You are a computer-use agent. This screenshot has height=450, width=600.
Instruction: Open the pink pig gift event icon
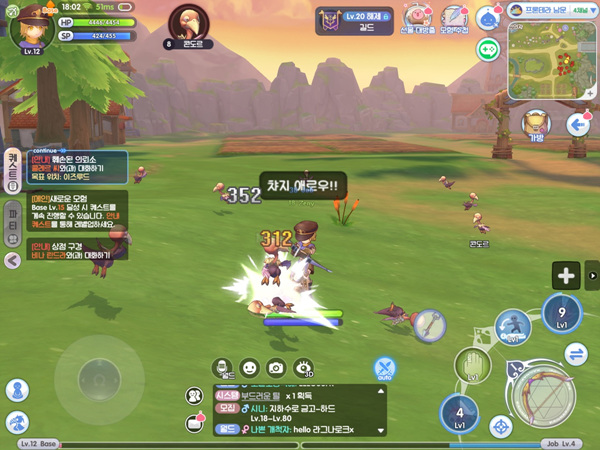click(419, 17)
